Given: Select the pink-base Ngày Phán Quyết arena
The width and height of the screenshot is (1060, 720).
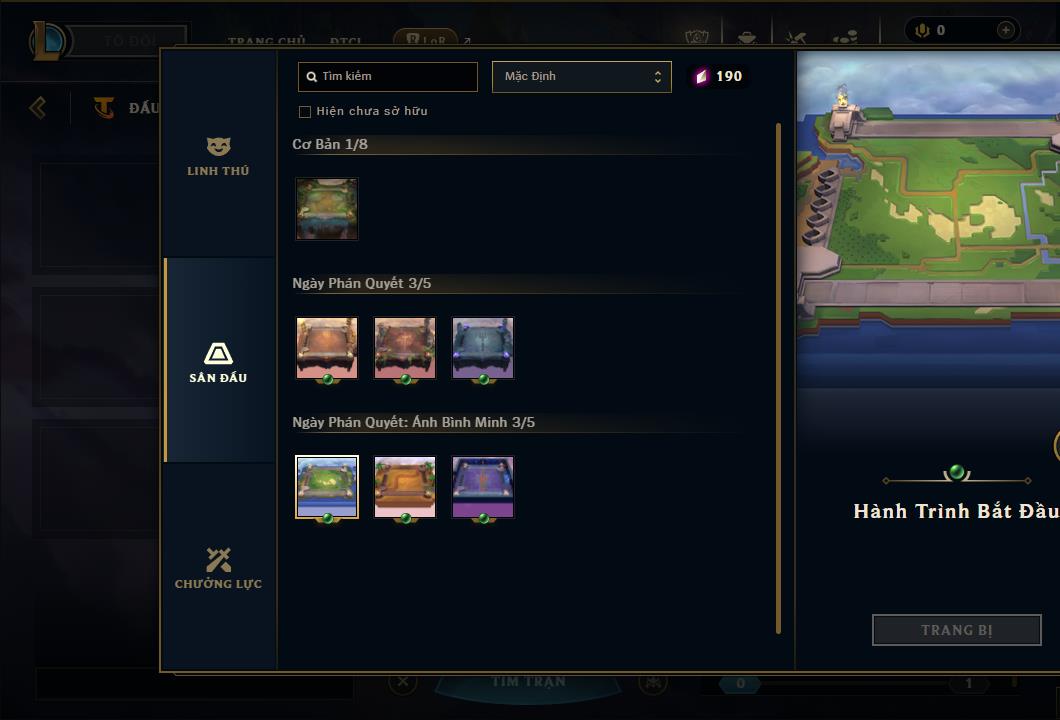Looking at the screenshot, I should click(326, 348).
